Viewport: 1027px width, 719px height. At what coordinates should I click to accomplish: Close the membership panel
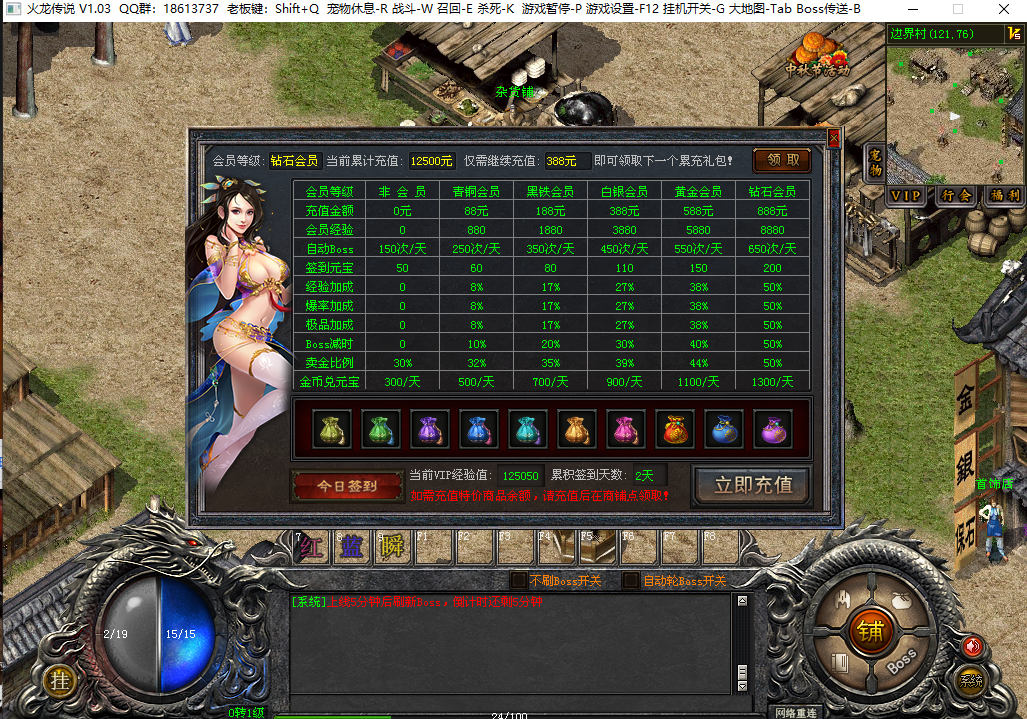click(834, 137)
